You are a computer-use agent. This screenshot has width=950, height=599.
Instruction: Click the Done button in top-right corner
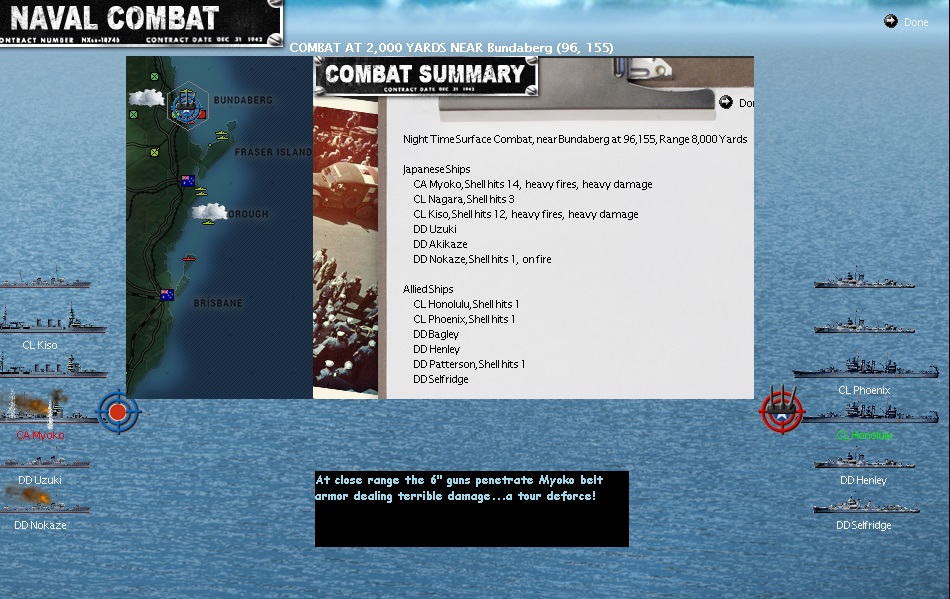coord(906,22)
